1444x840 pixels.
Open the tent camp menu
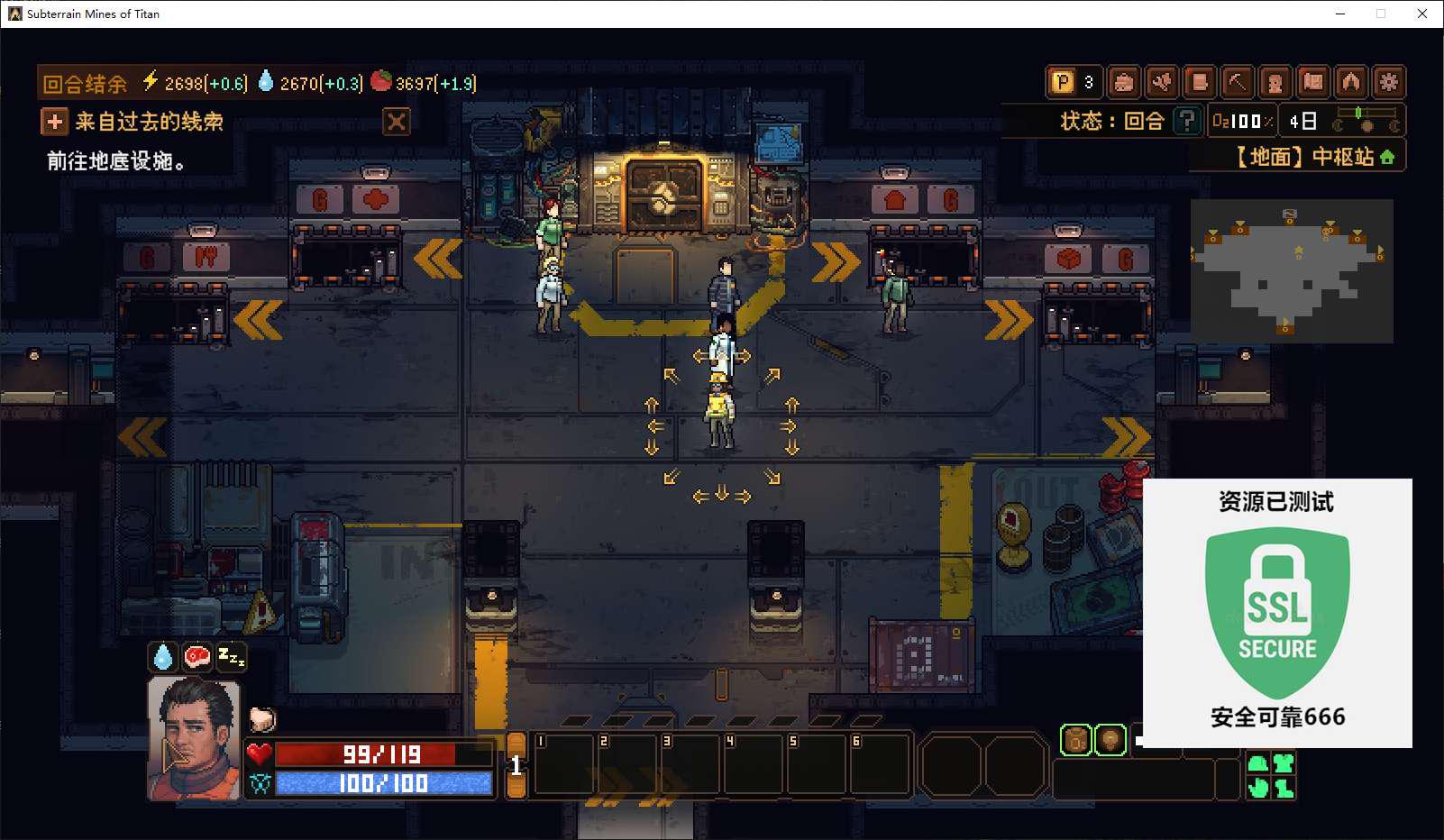pos(1350,83)
